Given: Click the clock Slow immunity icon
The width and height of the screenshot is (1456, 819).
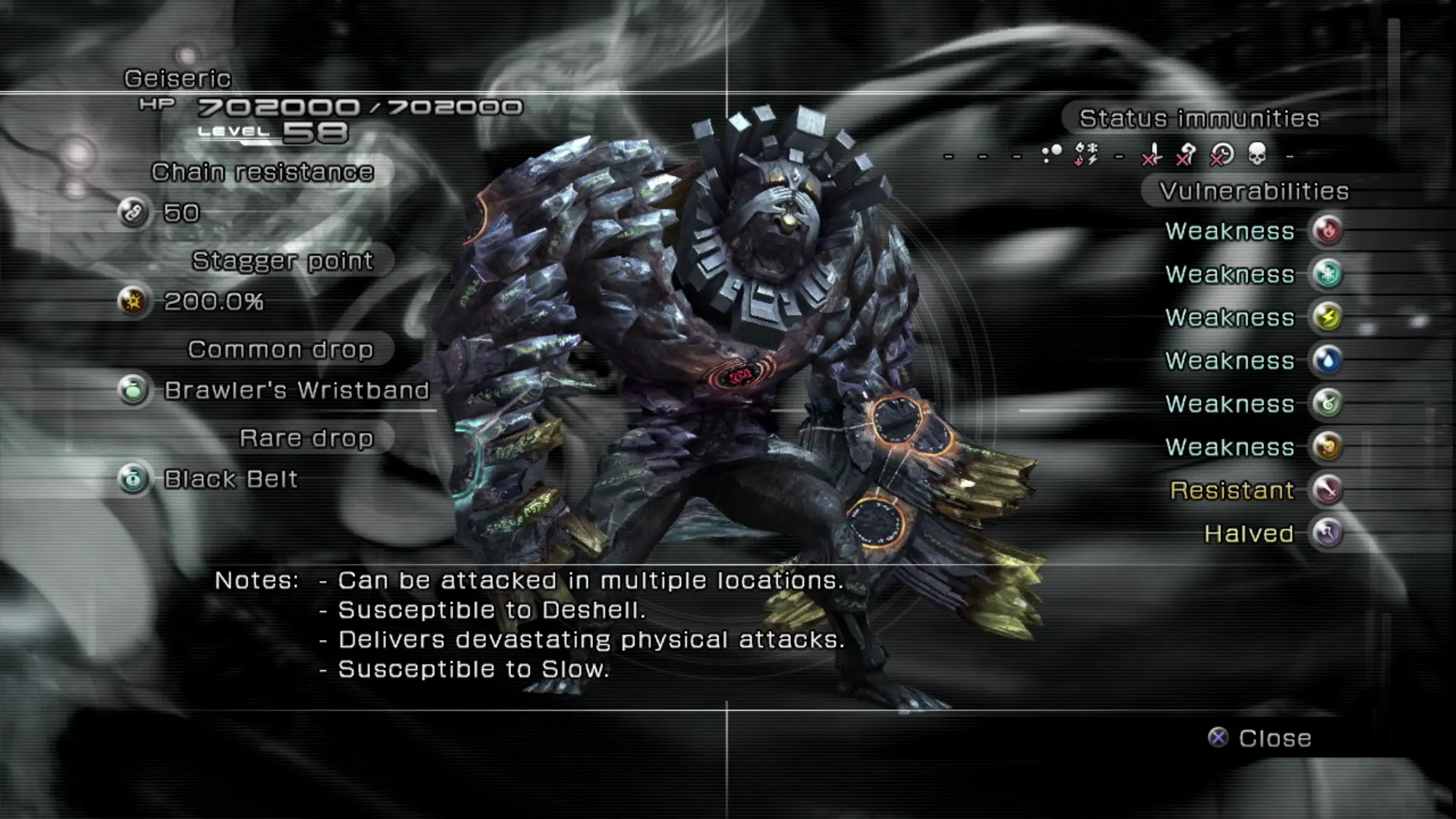Looking at the screenshot, I should 1221,155.
